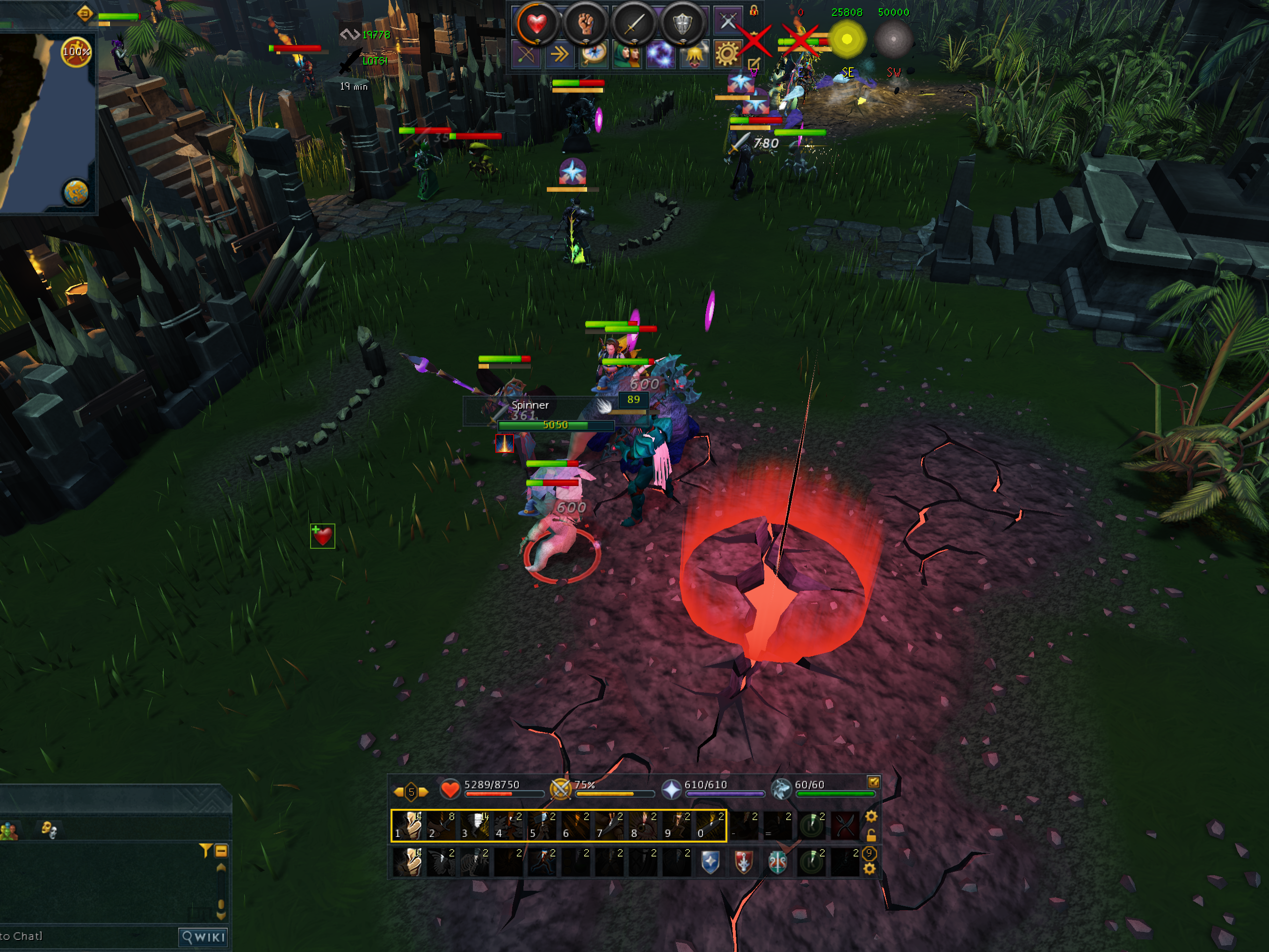Open the shield ribbon button

coord(682,23)
